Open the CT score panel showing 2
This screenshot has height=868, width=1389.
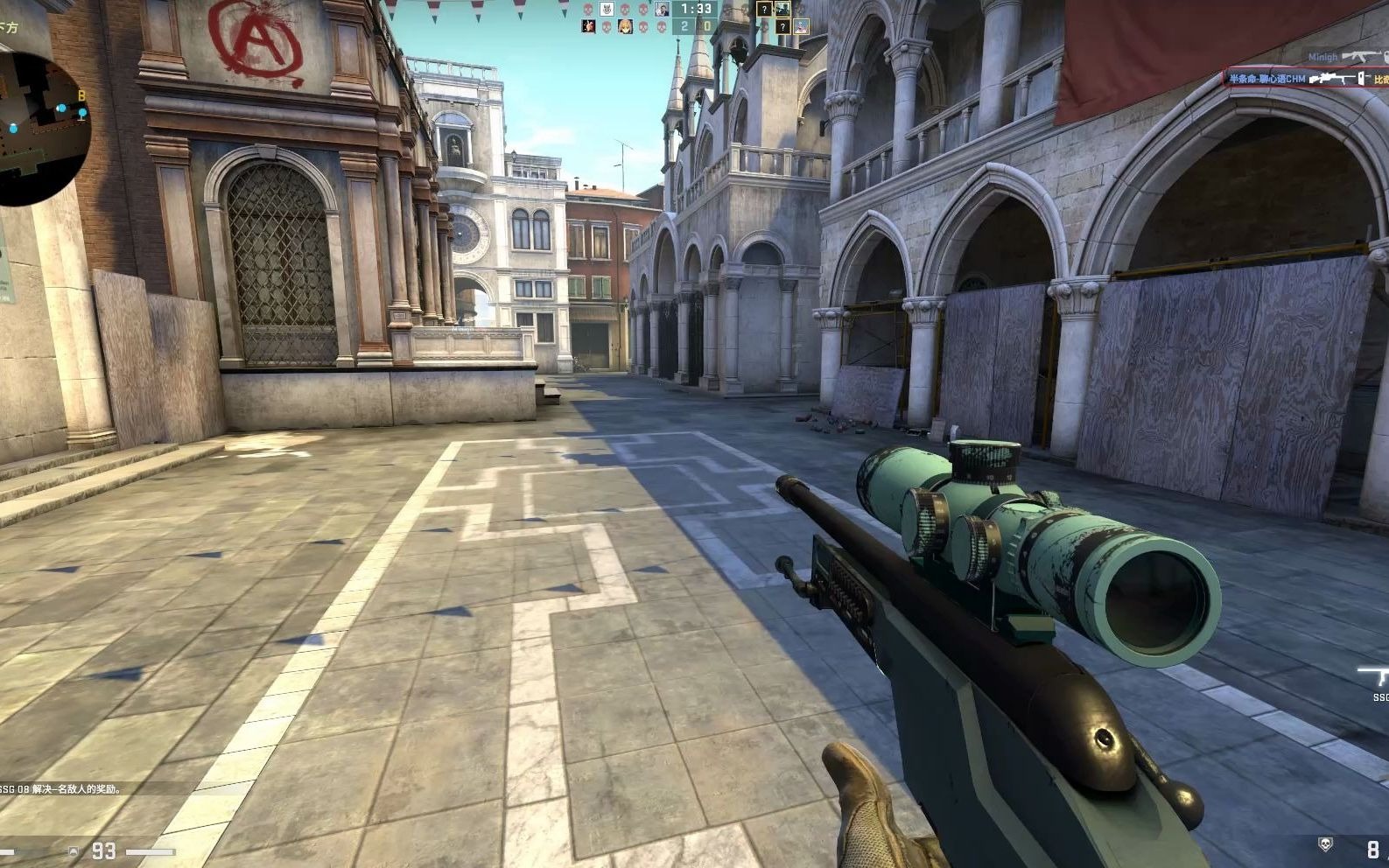pyautogui.click(x=683, y=26)
